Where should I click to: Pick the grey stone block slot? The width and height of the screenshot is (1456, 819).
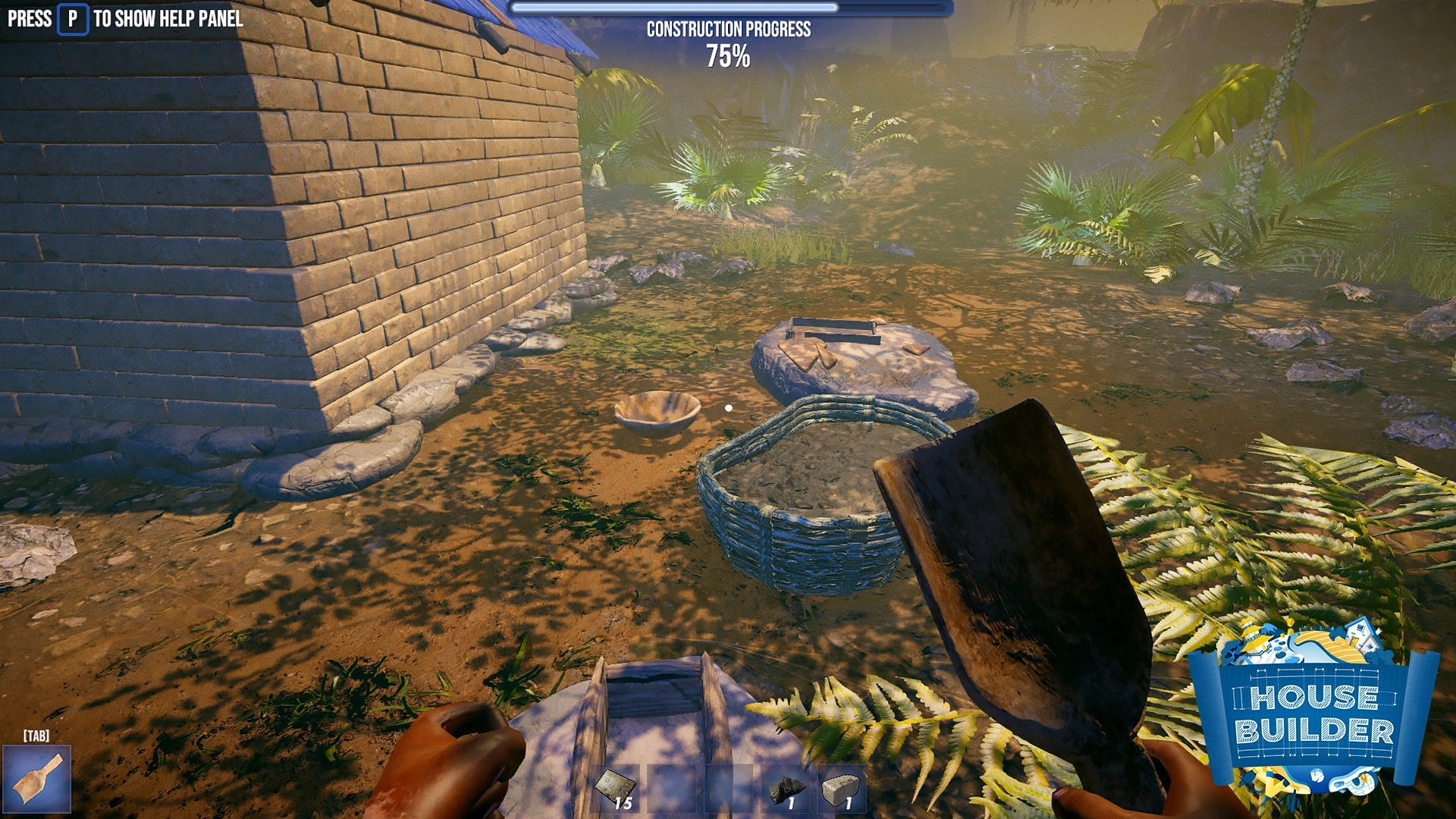pos(841,789)
